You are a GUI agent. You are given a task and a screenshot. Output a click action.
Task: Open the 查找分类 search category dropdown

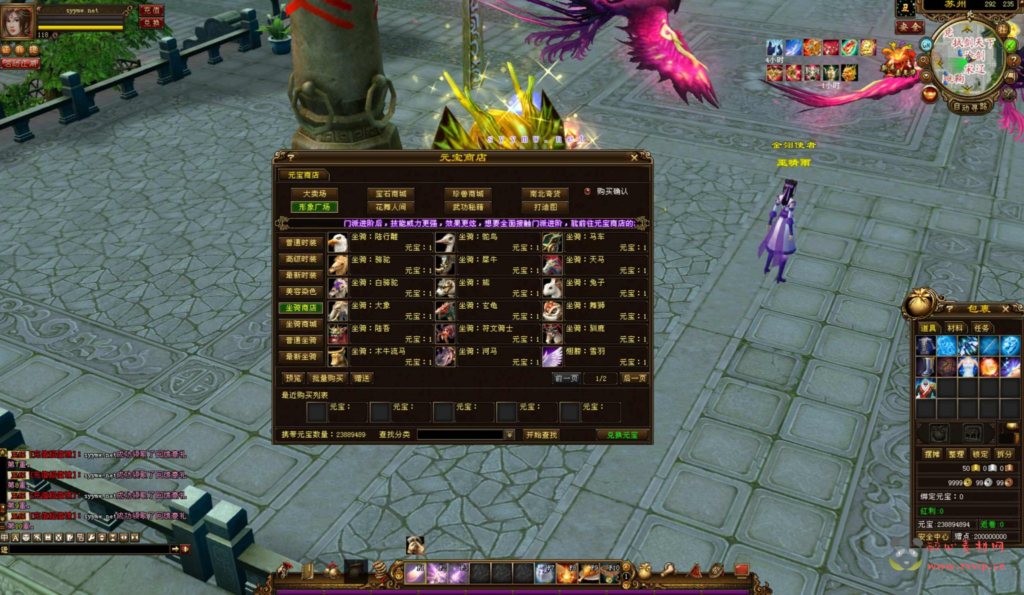tap(509, 435)
